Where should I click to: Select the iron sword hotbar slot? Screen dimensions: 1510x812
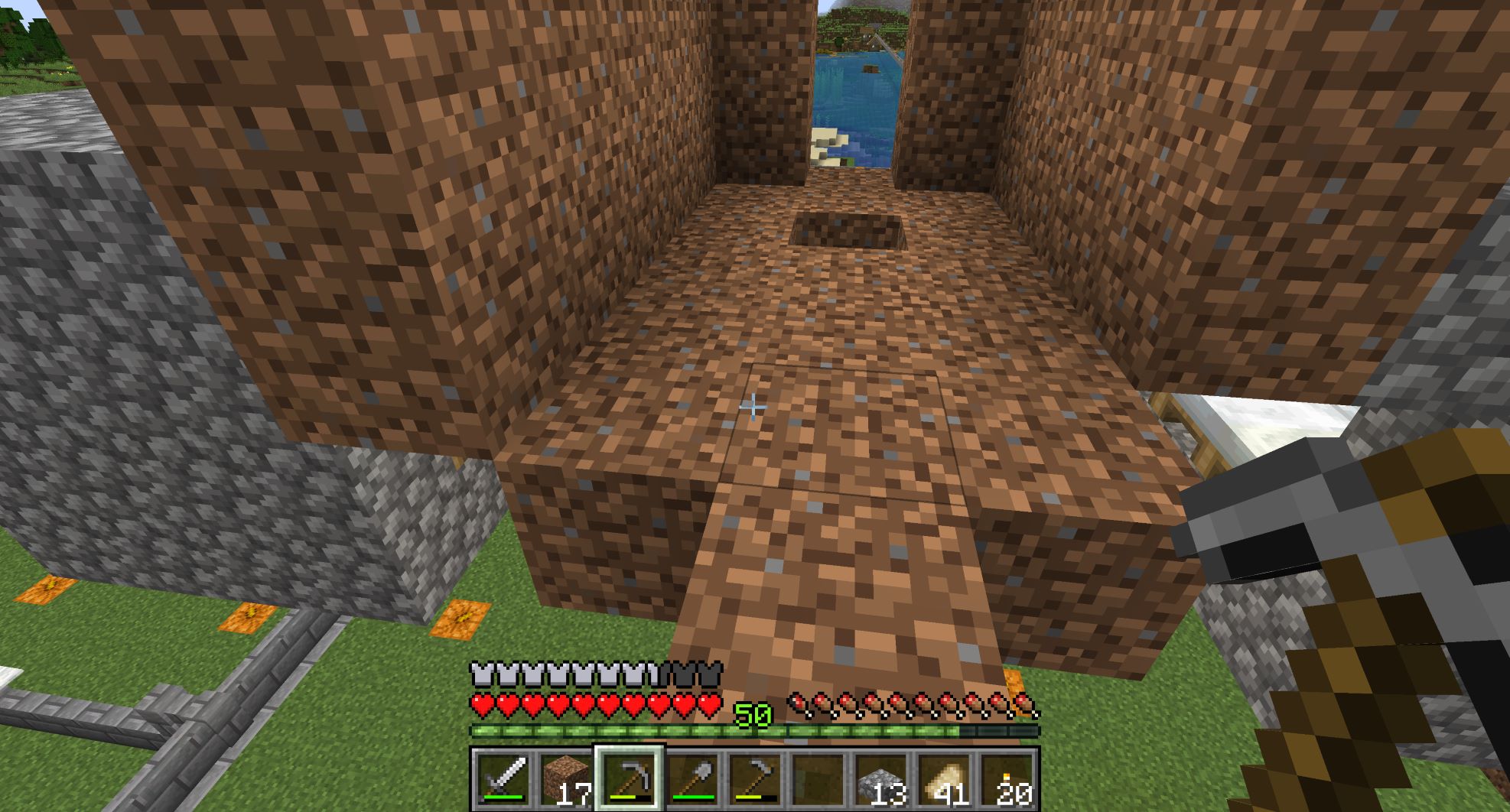[x=502, y=778]
